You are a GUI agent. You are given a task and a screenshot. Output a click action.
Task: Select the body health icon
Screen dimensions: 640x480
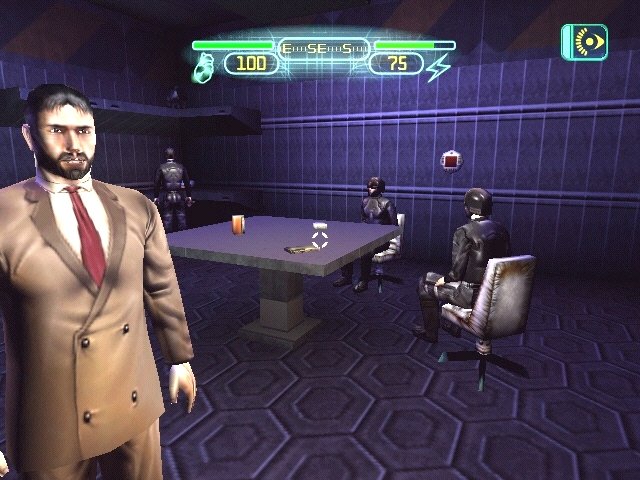202,66
